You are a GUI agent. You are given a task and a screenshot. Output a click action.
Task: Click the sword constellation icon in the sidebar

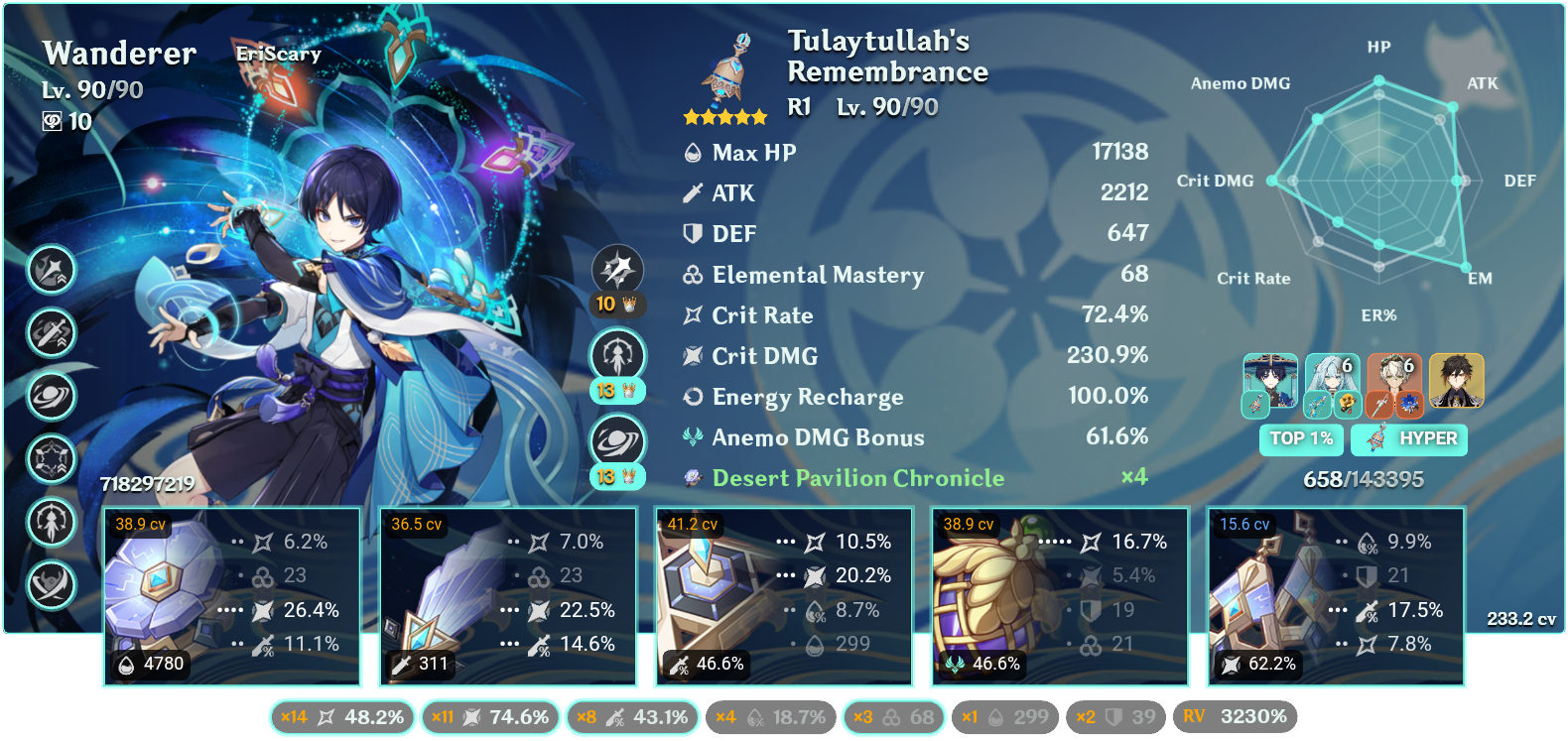52,334
